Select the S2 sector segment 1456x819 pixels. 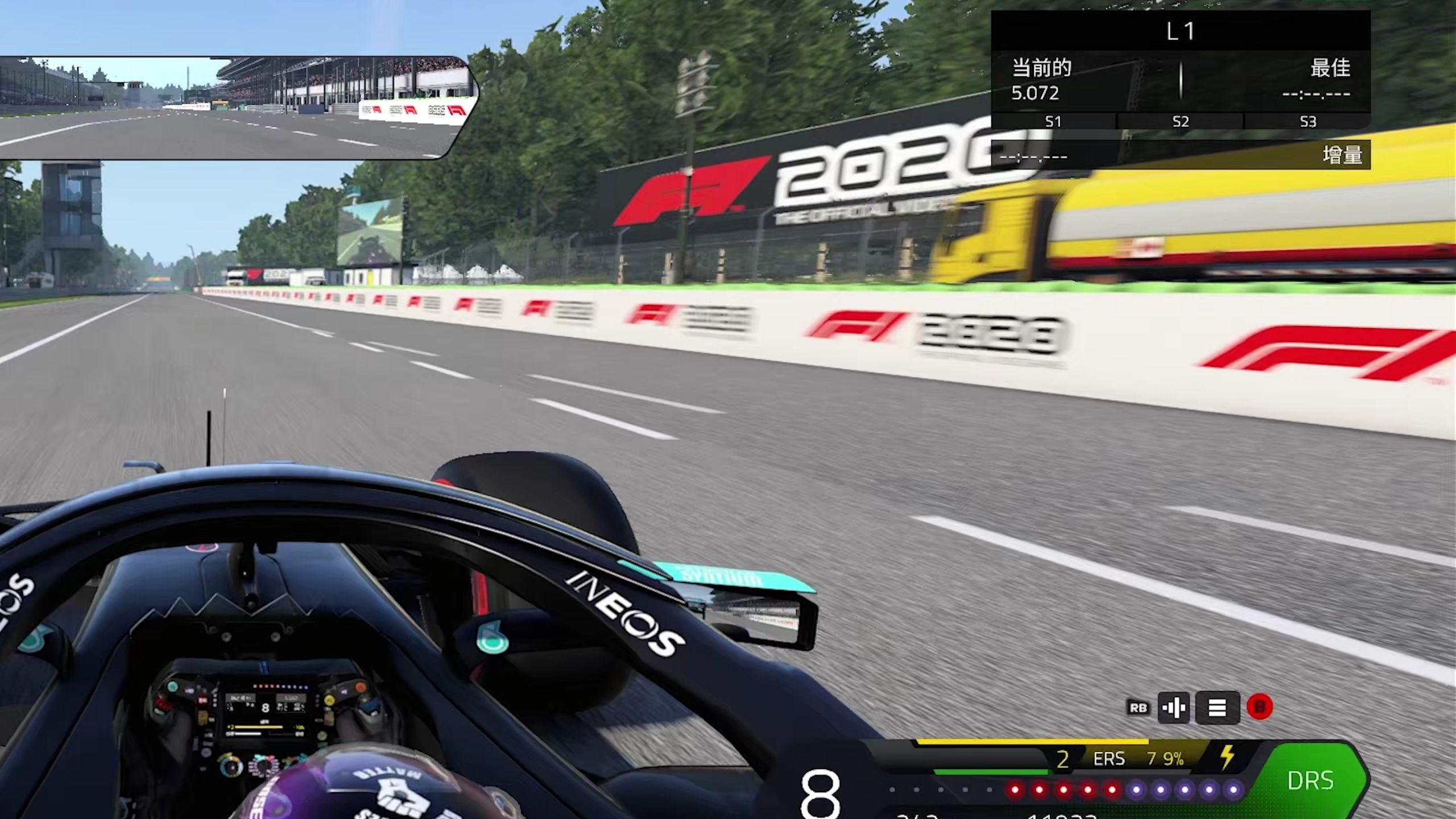pyautogui.click(x=1181, y=121)
